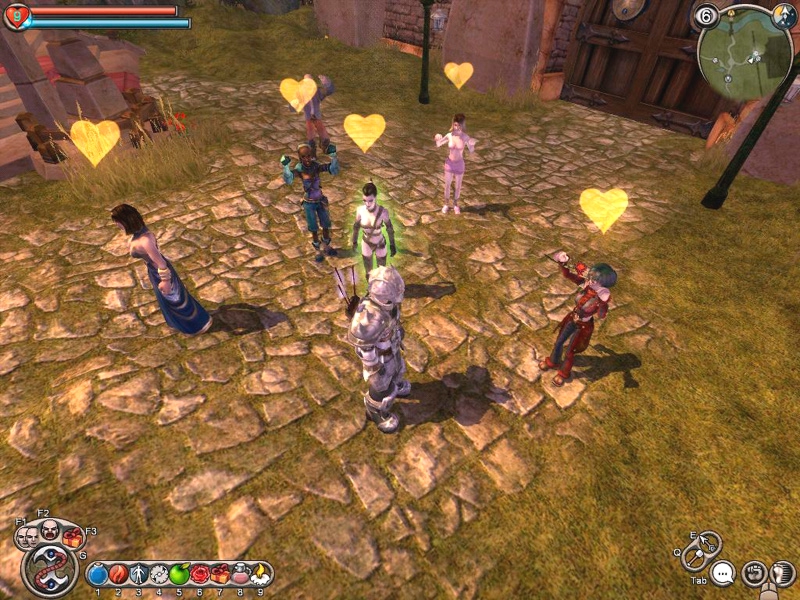Select the pink perfume bottle slot
The height and width of the screenshot is (600, 800).
(x=240, y=574)
